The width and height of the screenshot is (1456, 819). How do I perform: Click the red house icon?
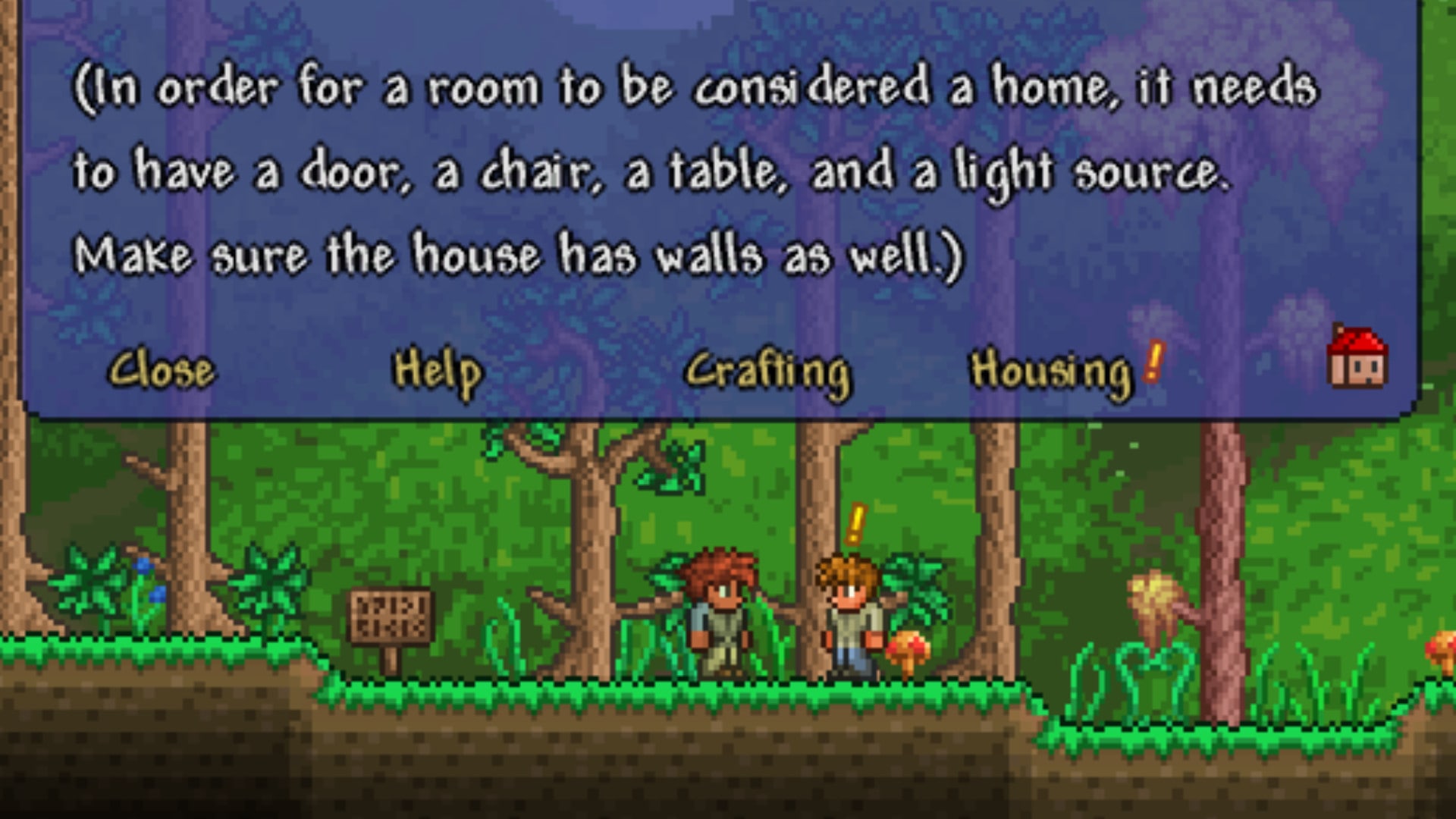(x=1357, y=358)
